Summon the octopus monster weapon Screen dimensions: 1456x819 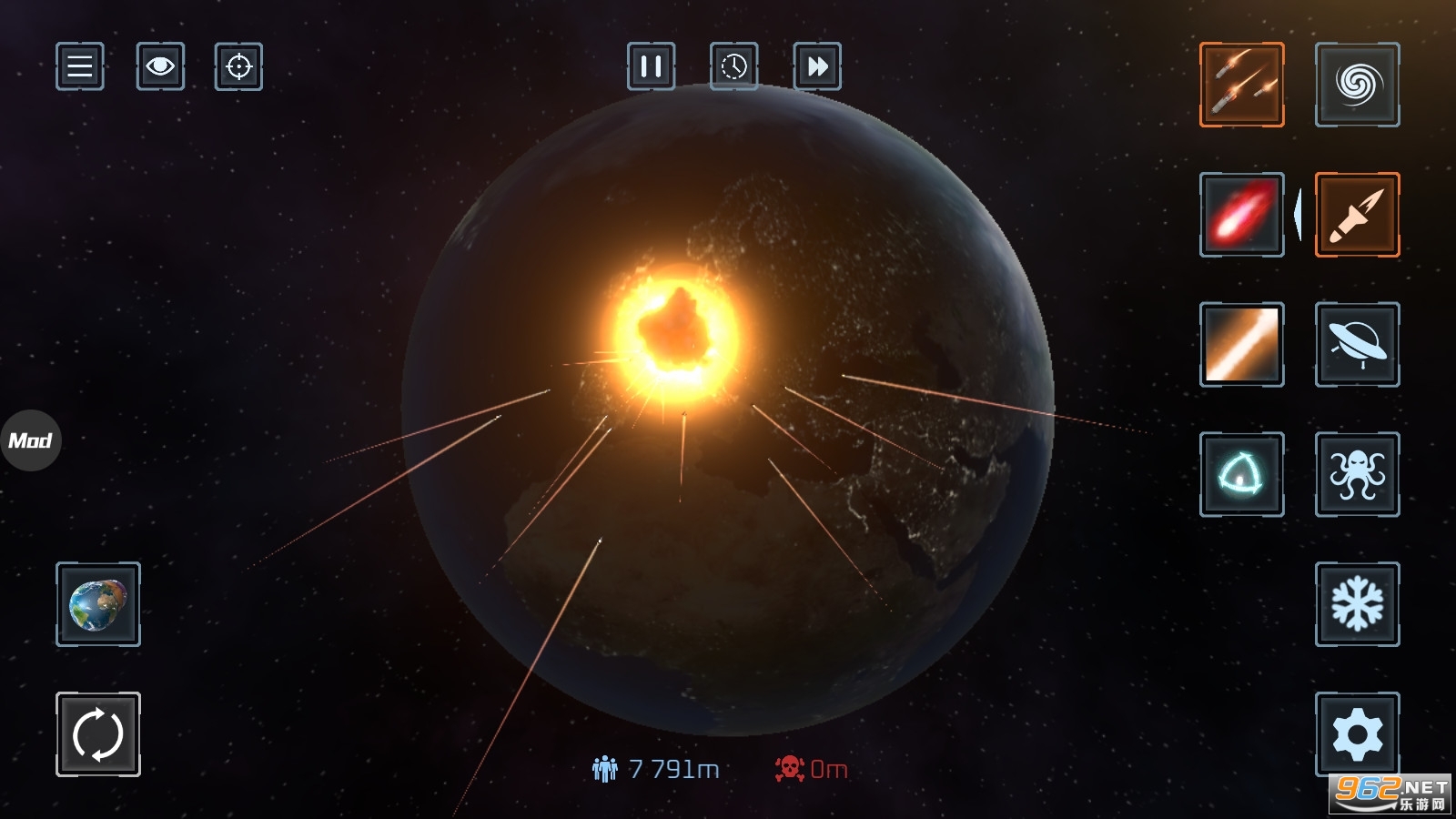pos(1357,474)
